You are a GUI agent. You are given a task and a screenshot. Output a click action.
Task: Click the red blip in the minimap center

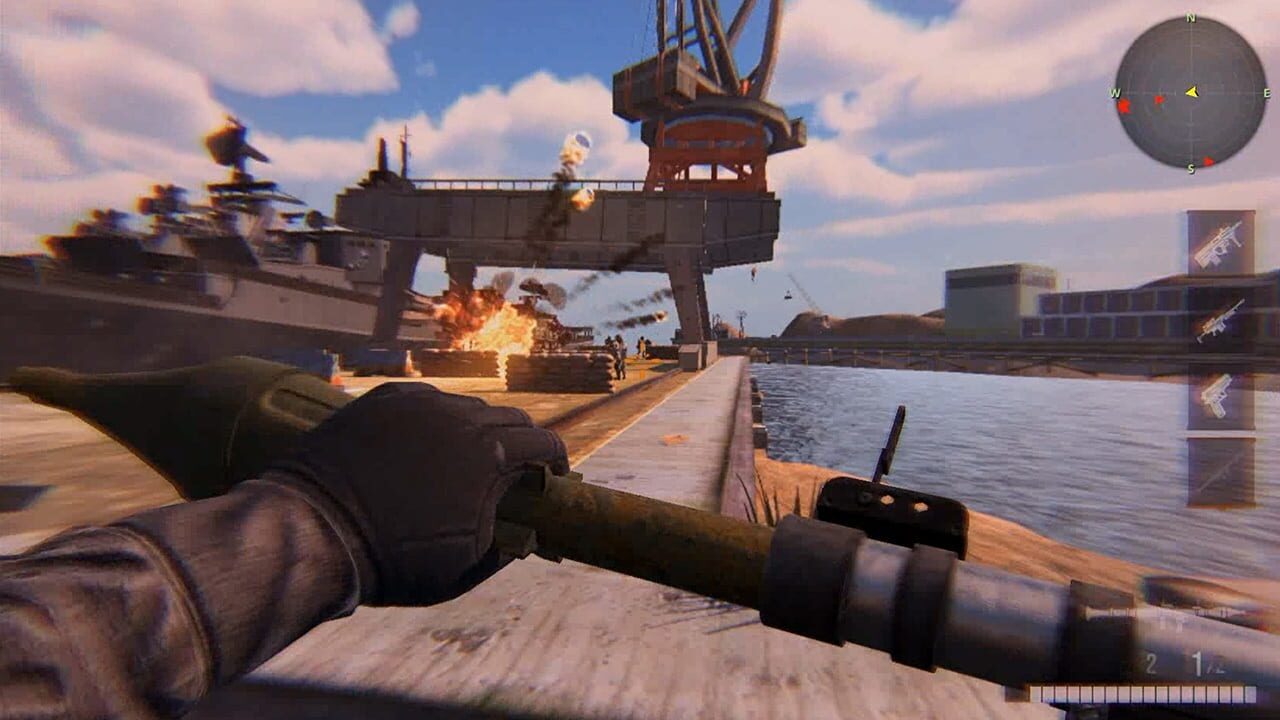click(x=1160, y=101)
